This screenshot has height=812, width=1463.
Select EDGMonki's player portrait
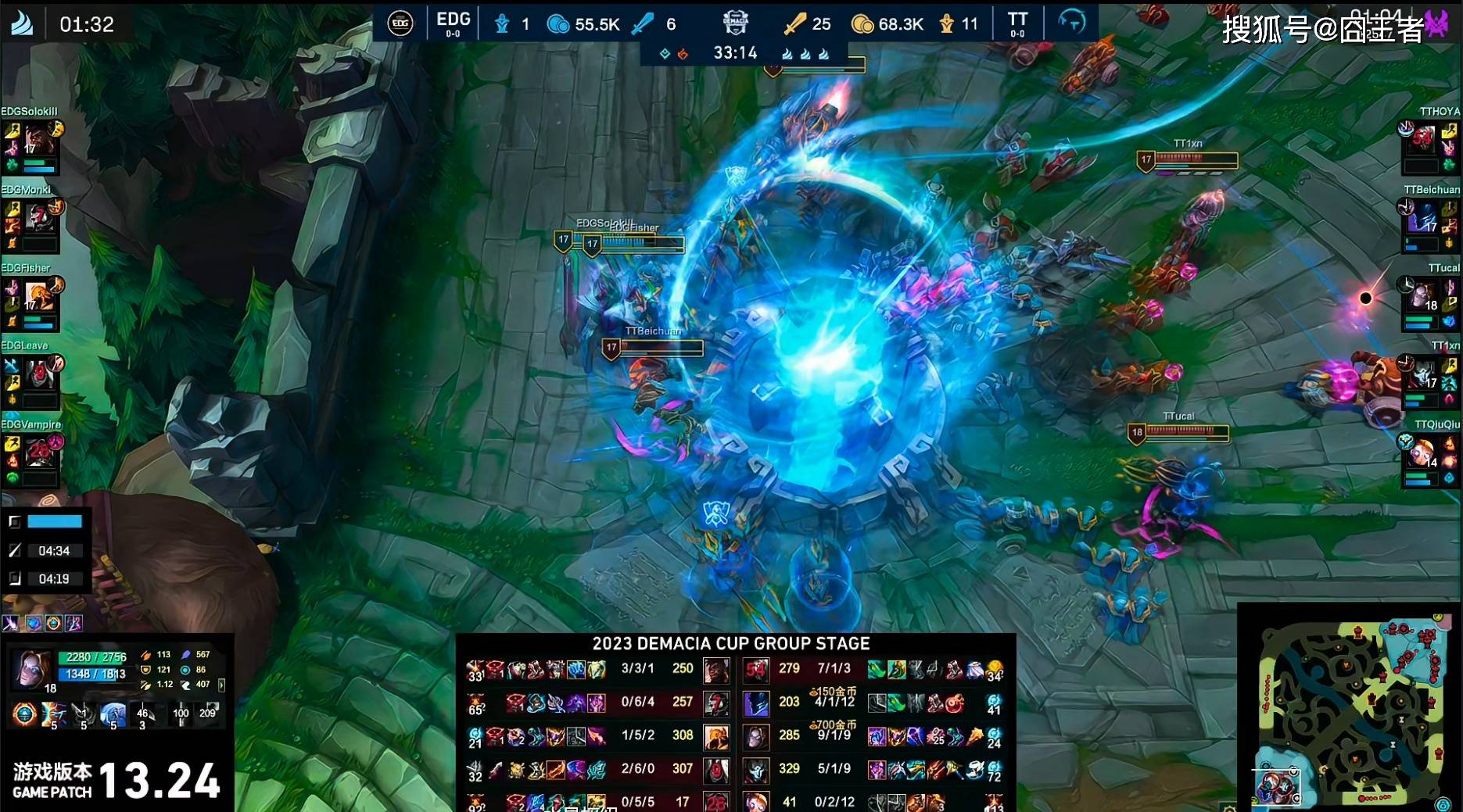pos(38,219)
